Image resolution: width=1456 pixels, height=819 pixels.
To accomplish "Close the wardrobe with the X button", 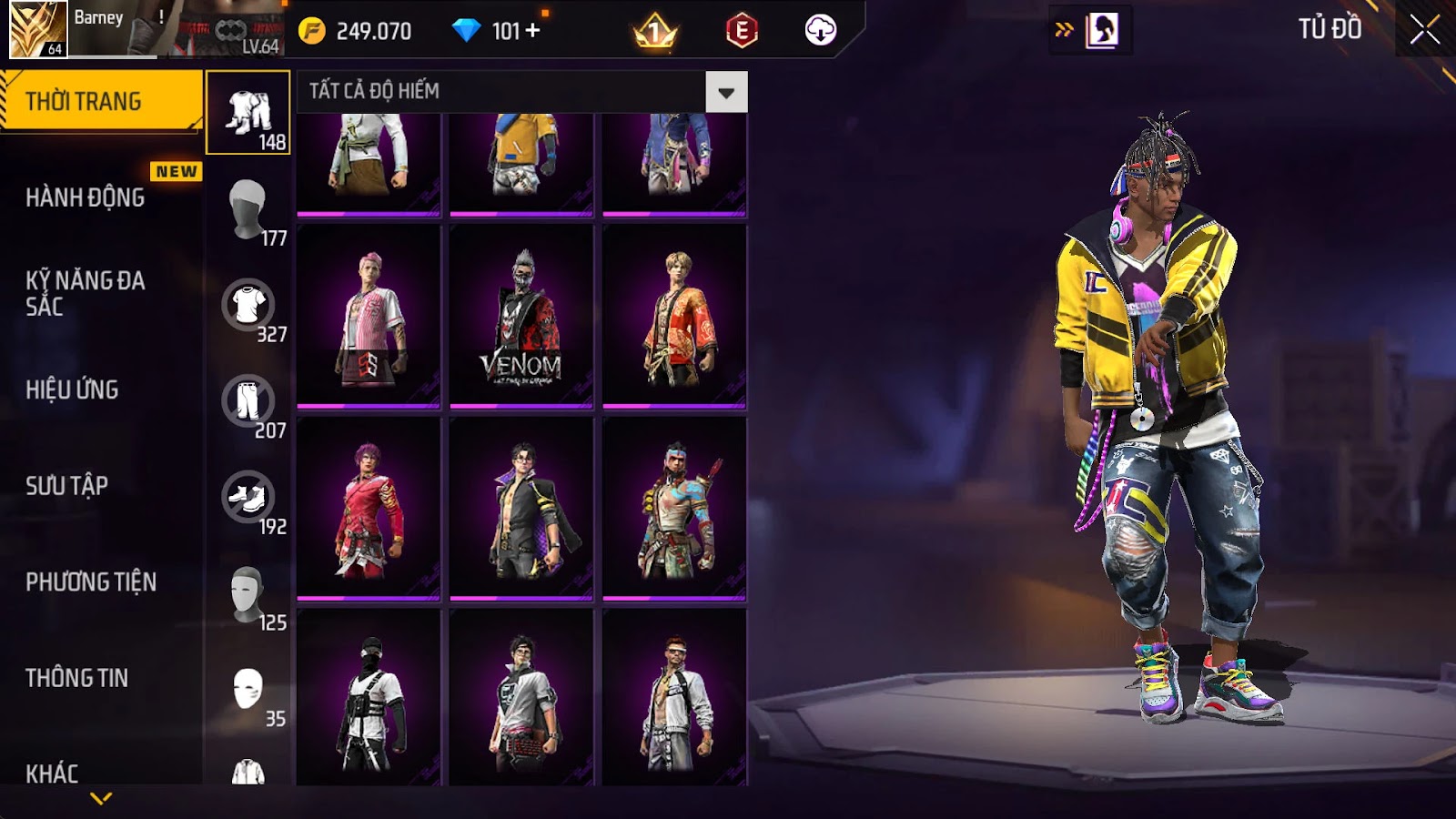I will click(1424, 30).
